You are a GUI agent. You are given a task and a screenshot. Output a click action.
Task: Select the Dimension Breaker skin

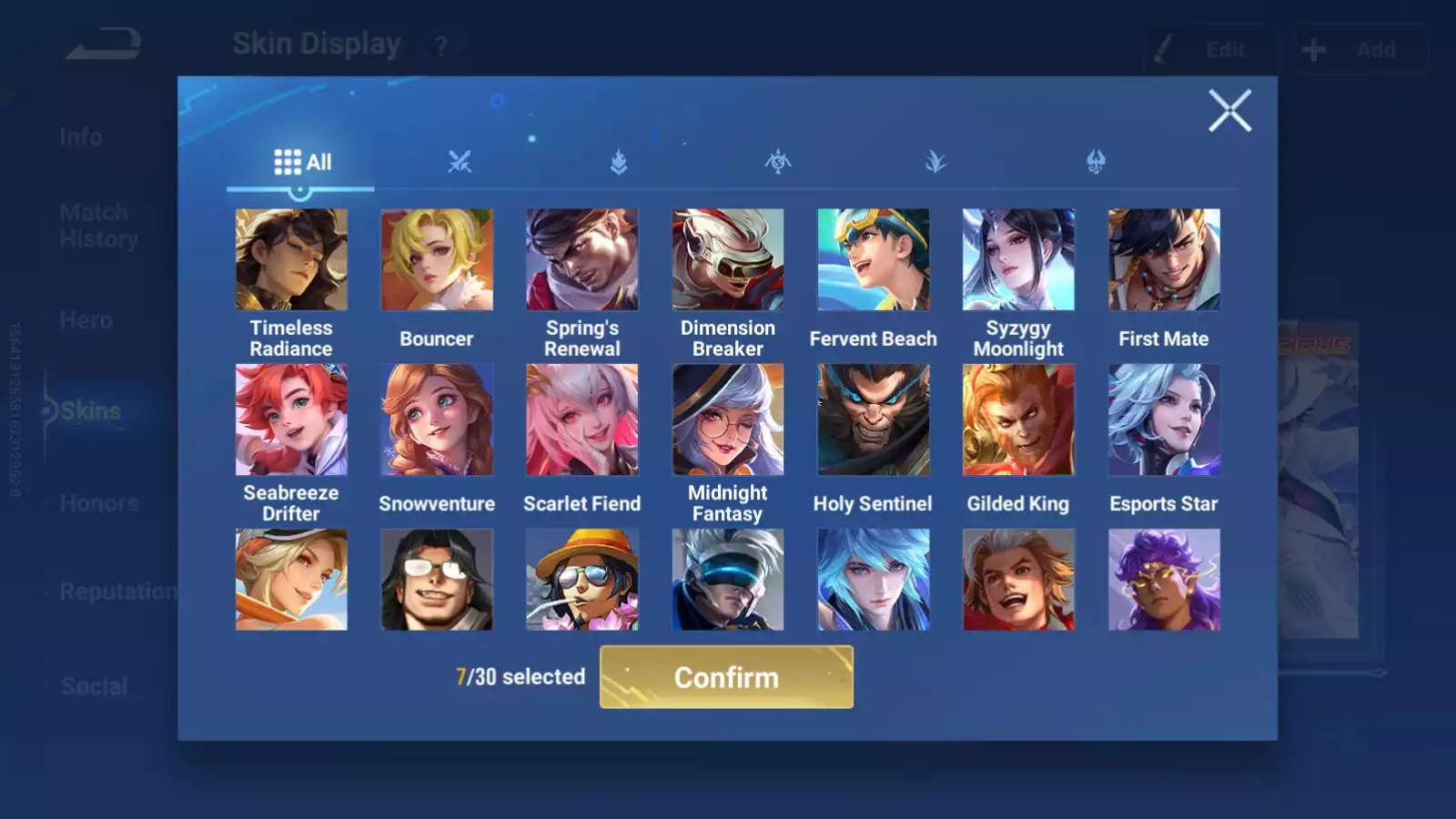(728, 260)
